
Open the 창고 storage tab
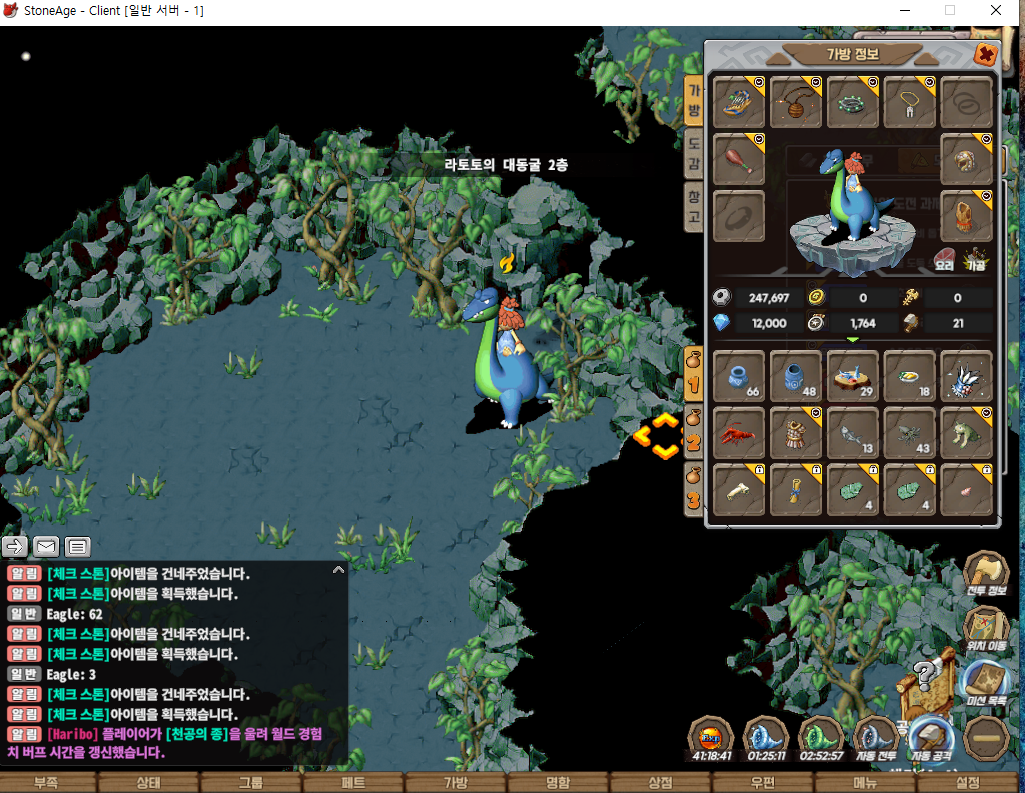pos(693,205)
